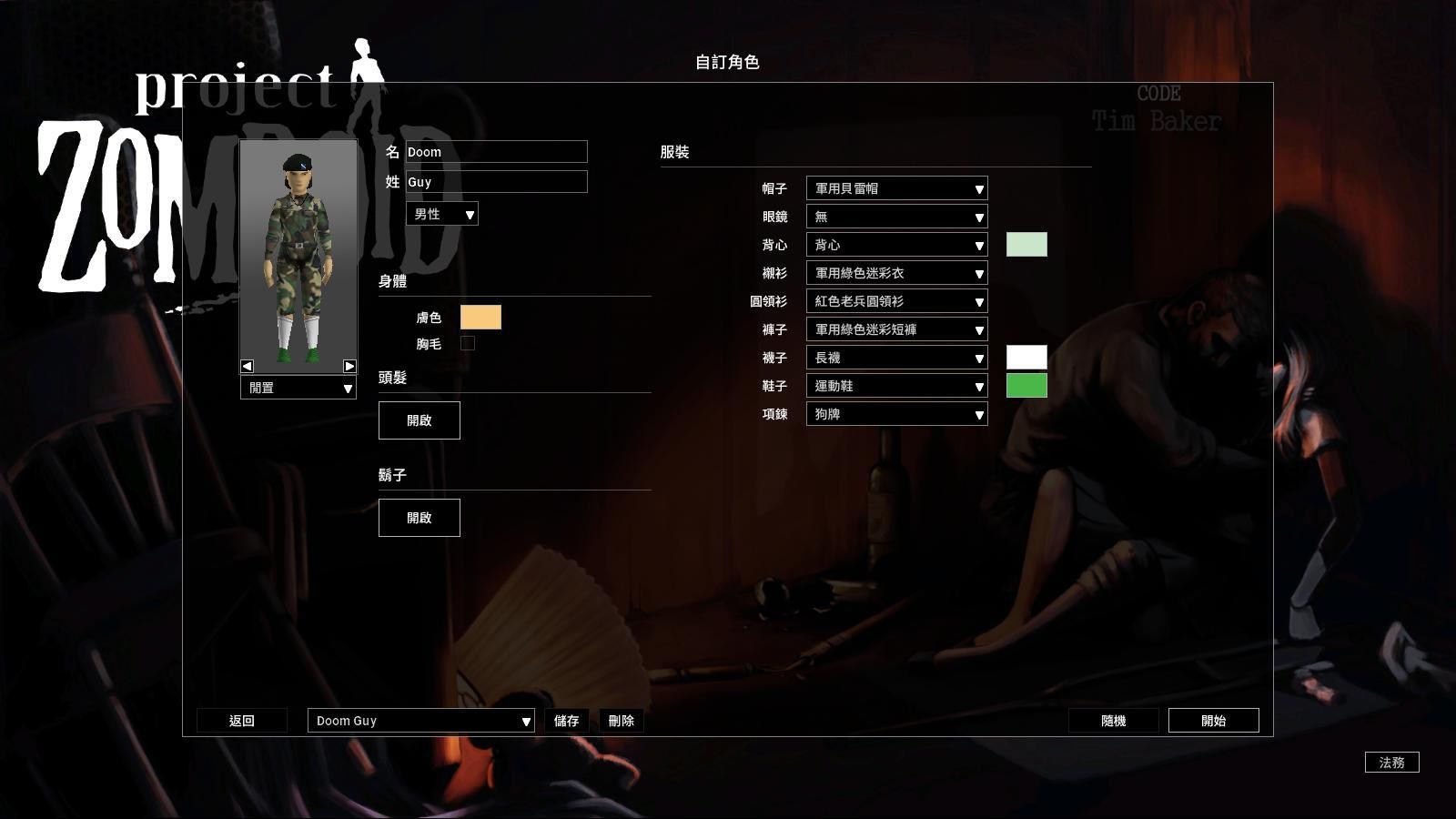Click 隨機 to randomize the character

click(x=1114, y=720)
